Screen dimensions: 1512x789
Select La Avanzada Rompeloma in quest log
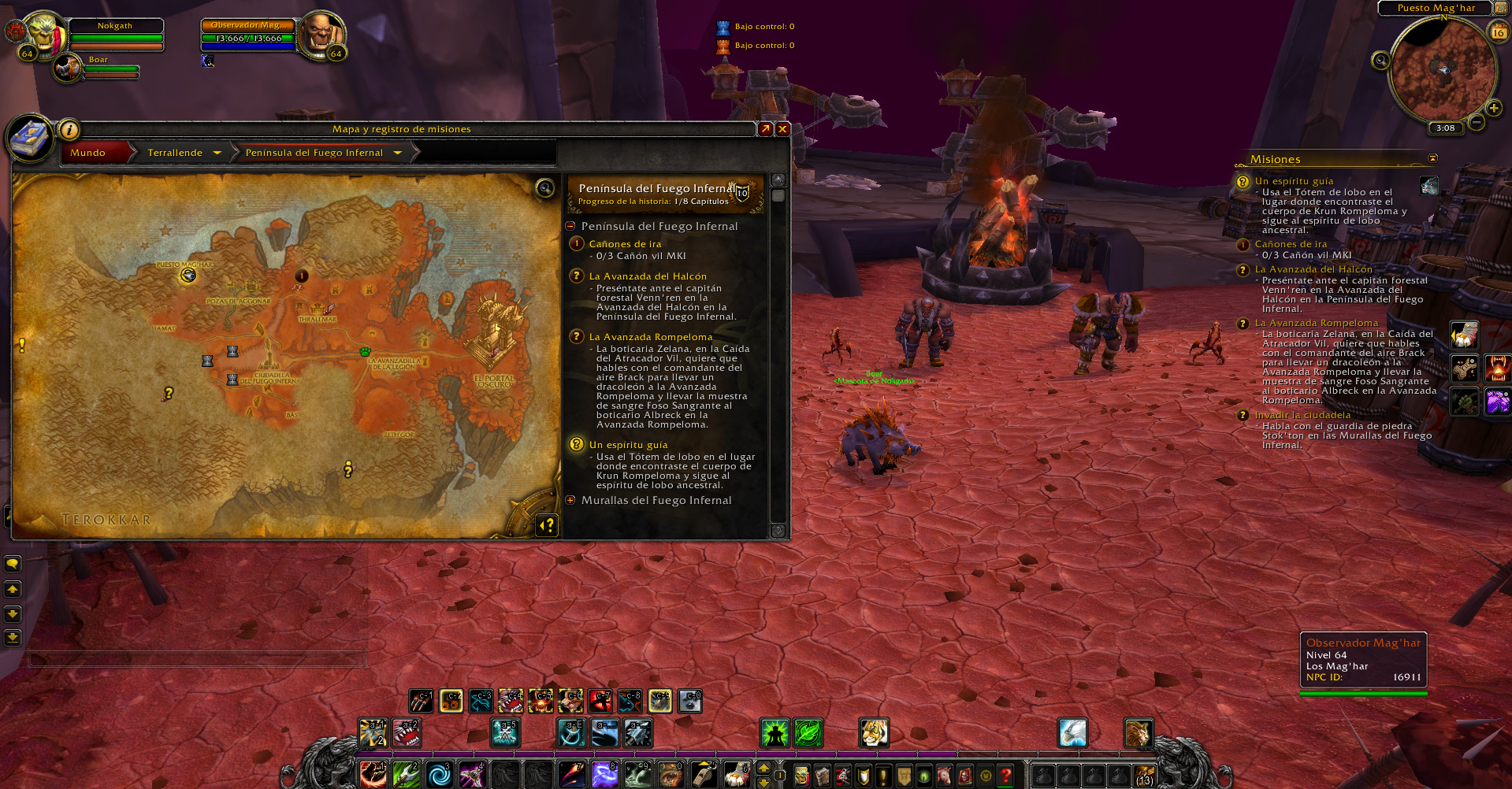(650, 337)
